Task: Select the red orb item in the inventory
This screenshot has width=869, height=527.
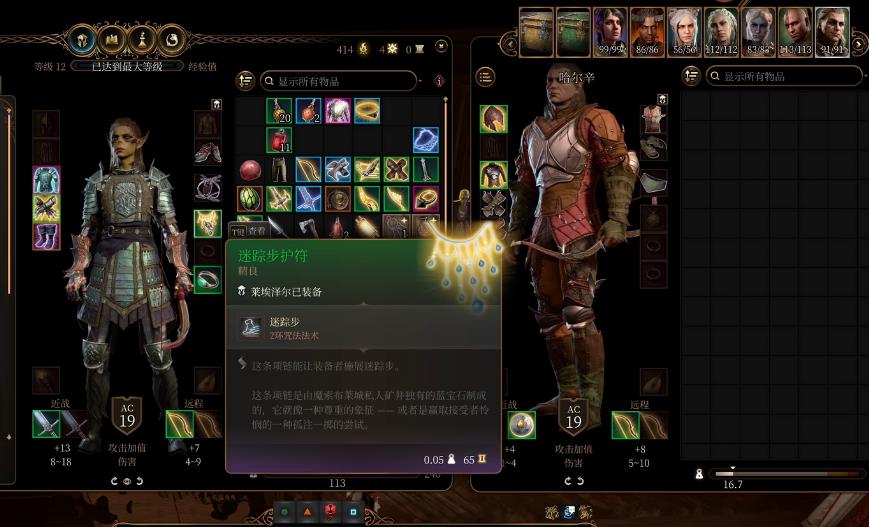Action: [x=250, y=169]
